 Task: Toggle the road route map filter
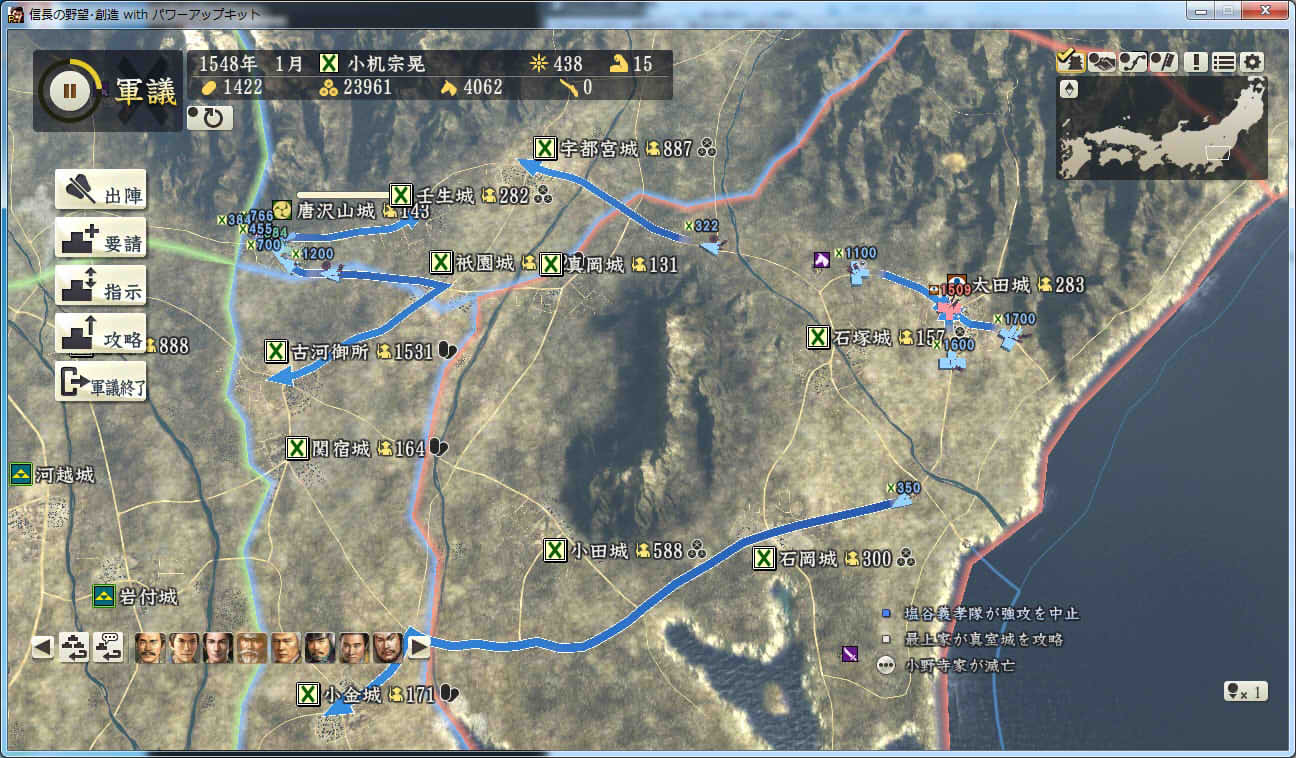[1132, 62]
